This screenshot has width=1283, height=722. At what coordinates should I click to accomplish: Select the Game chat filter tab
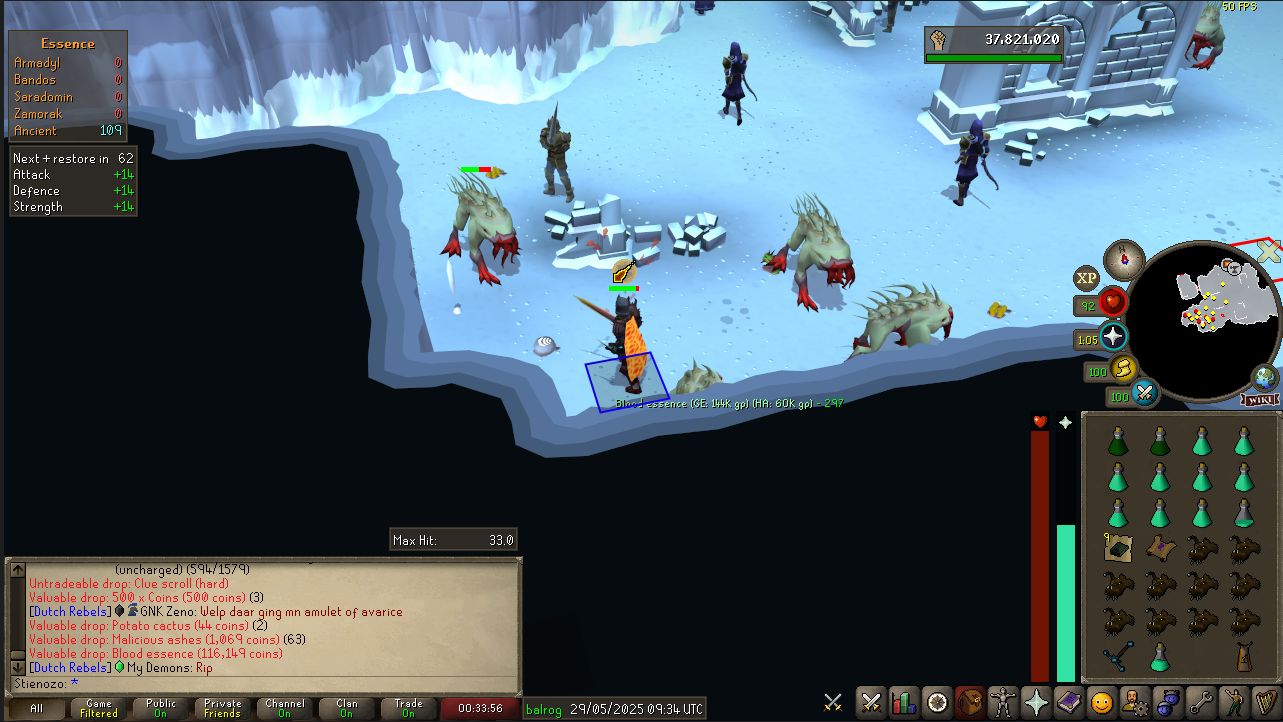pos(98,709)
